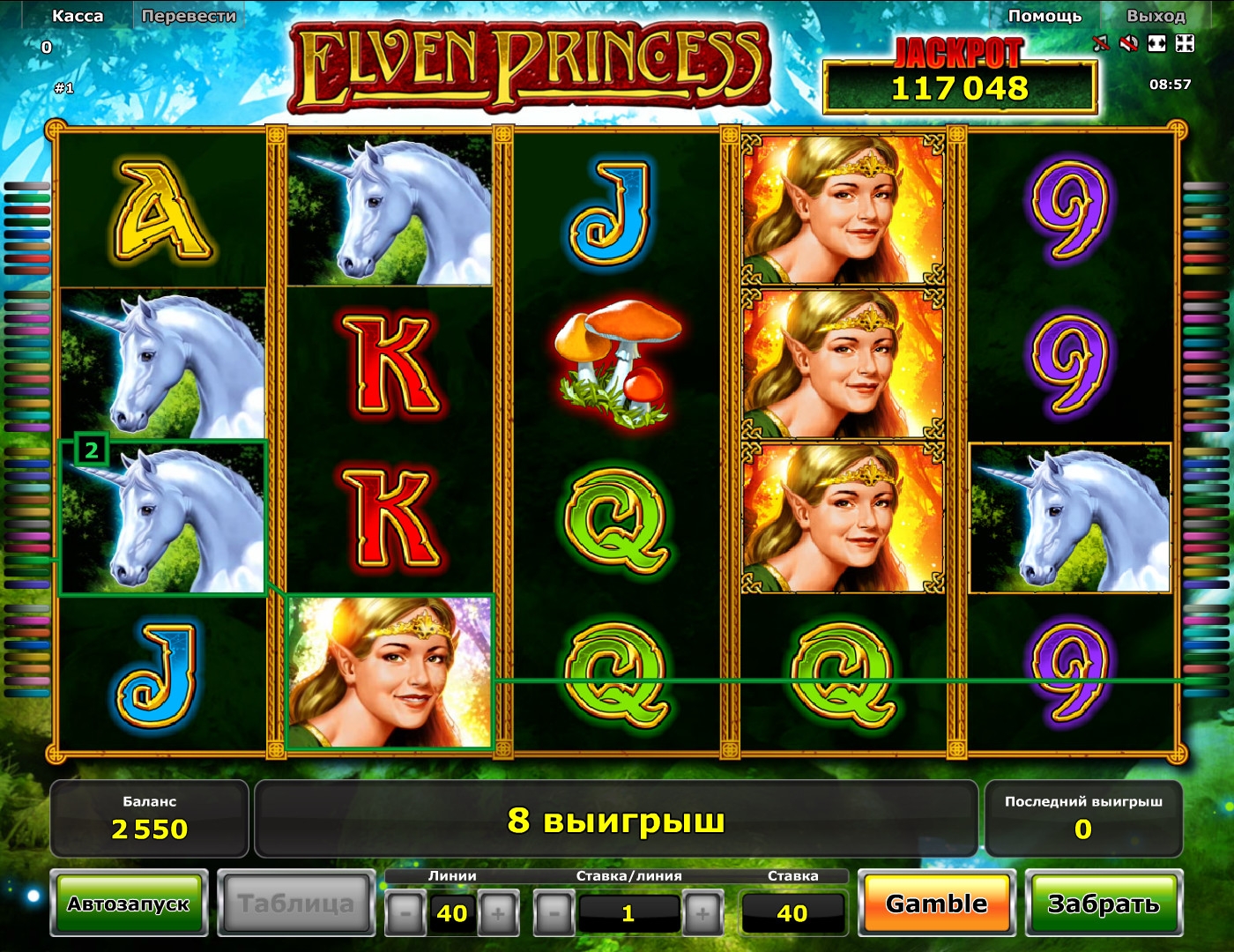1234x952 pixels.
Task: Open the Касса cashier menu
Action: click(x=78, y=16)
